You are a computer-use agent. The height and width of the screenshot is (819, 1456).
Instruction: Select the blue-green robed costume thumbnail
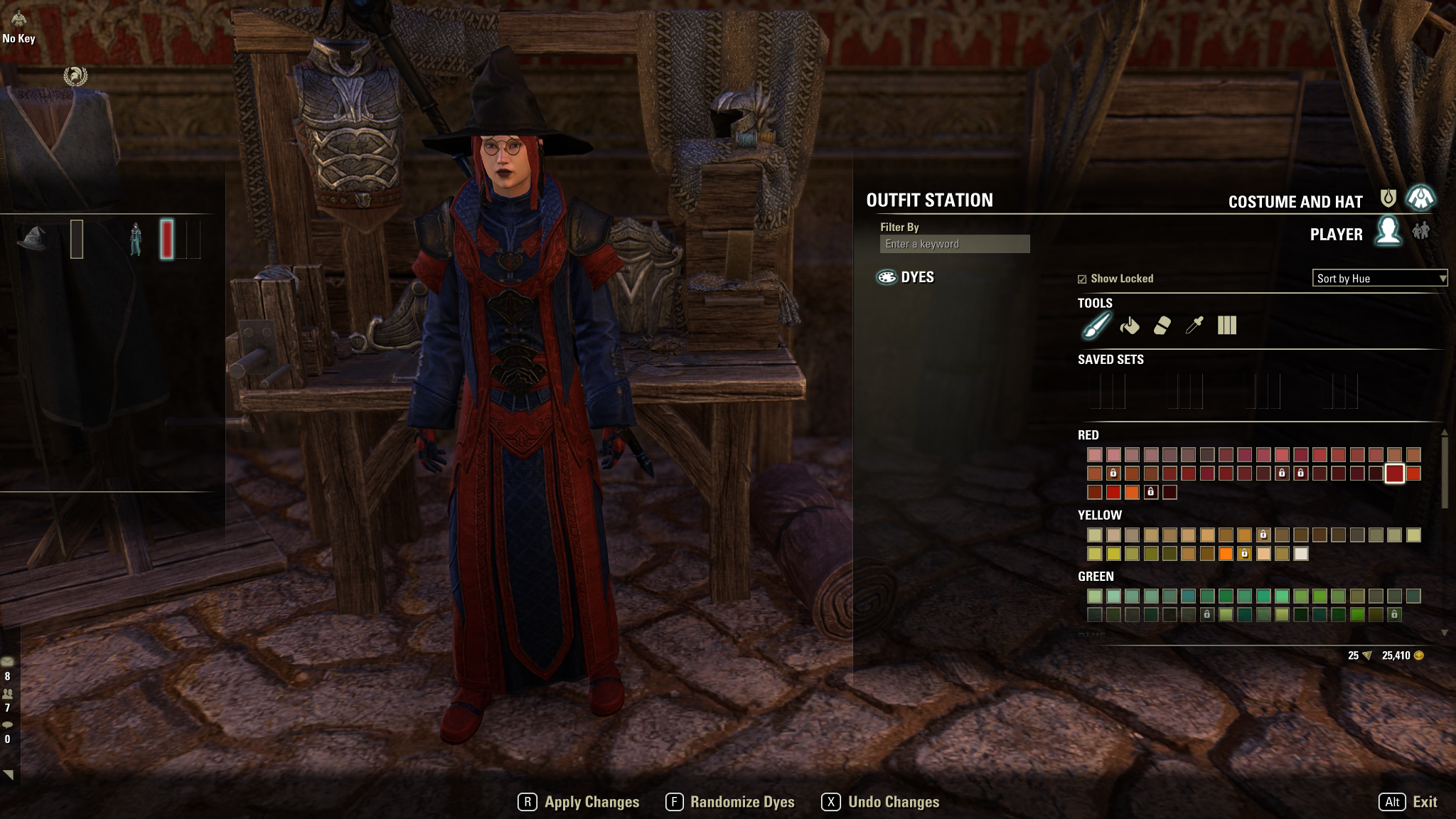[135, 239]
